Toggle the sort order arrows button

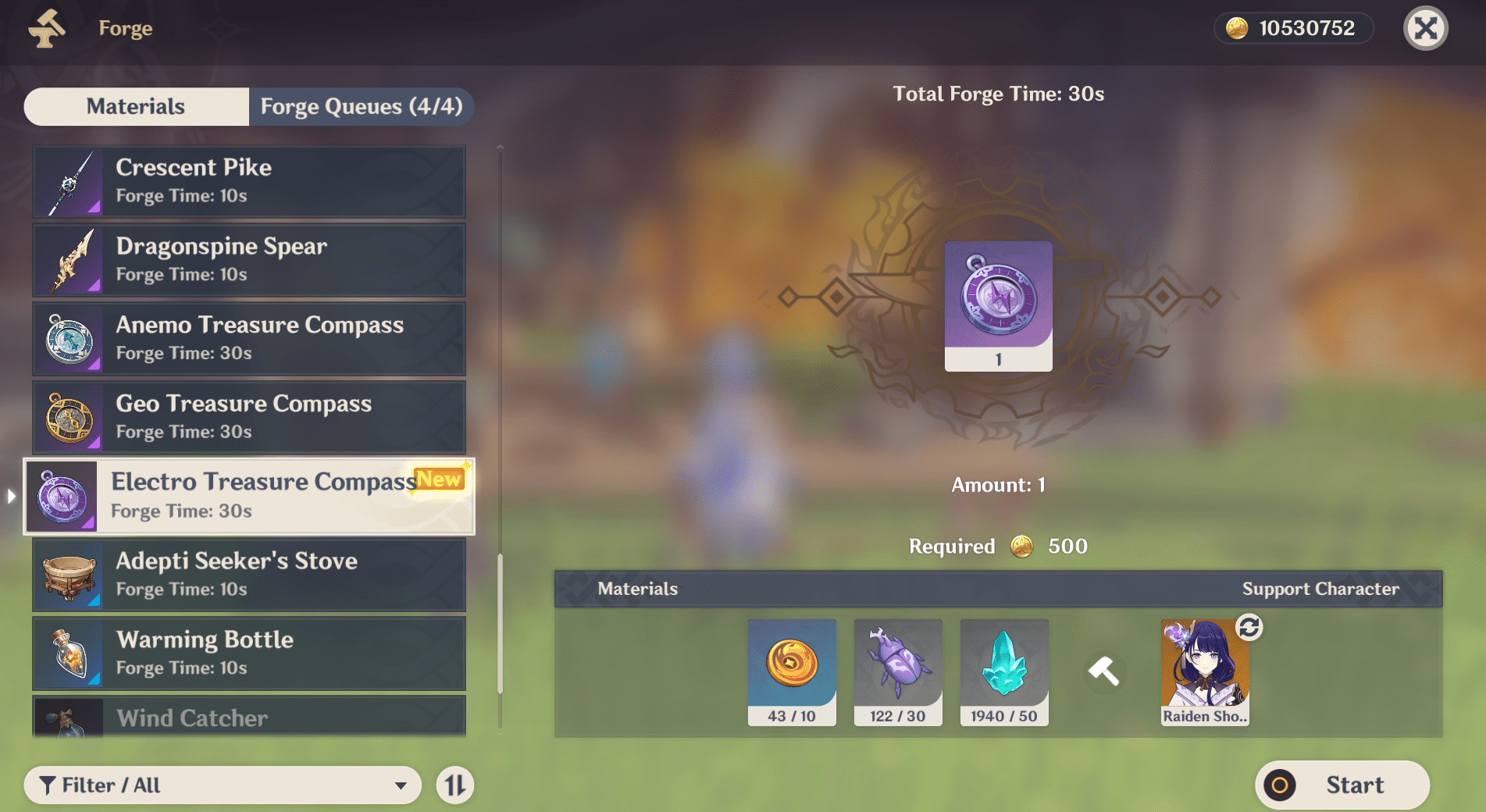[x=456, y=785]
